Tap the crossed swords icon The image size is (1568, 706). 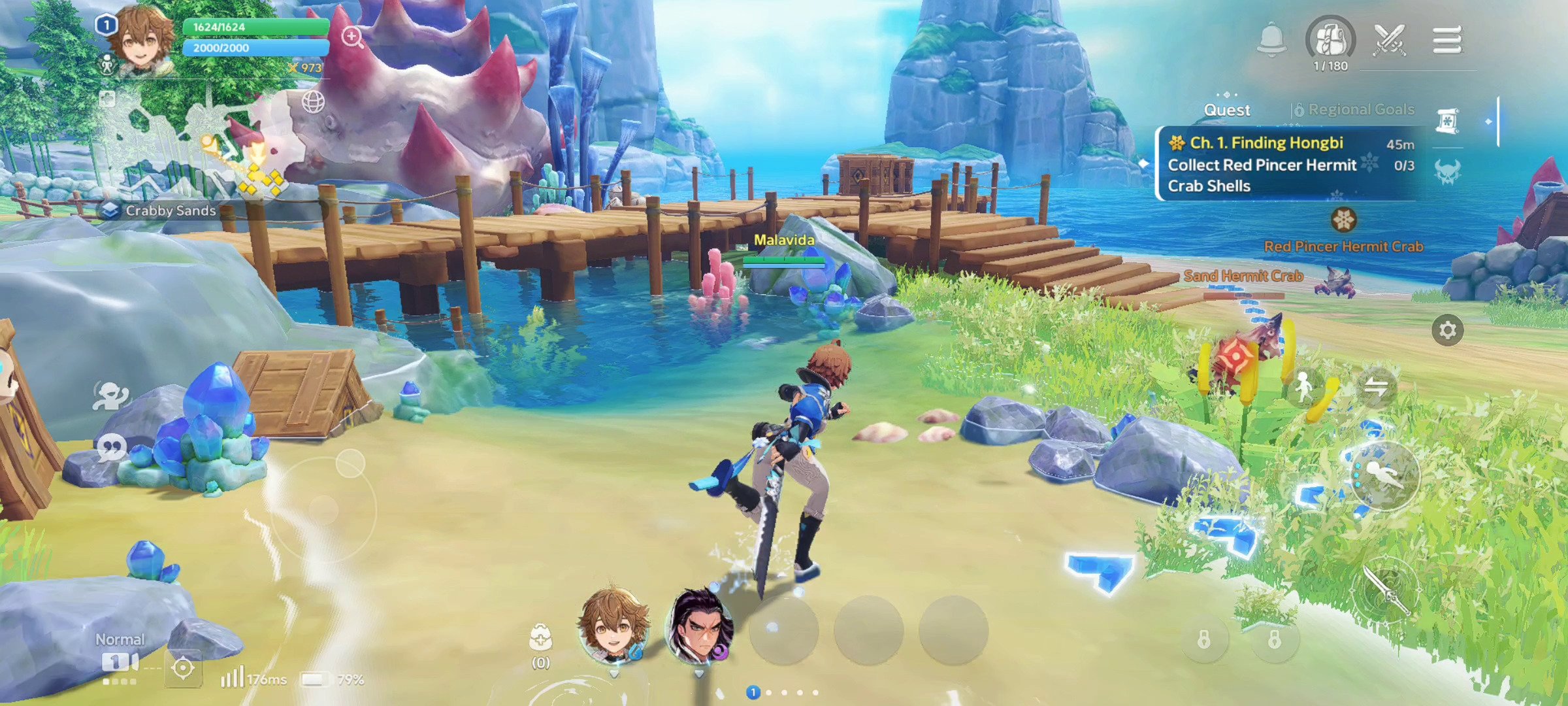pos(1389,41)
